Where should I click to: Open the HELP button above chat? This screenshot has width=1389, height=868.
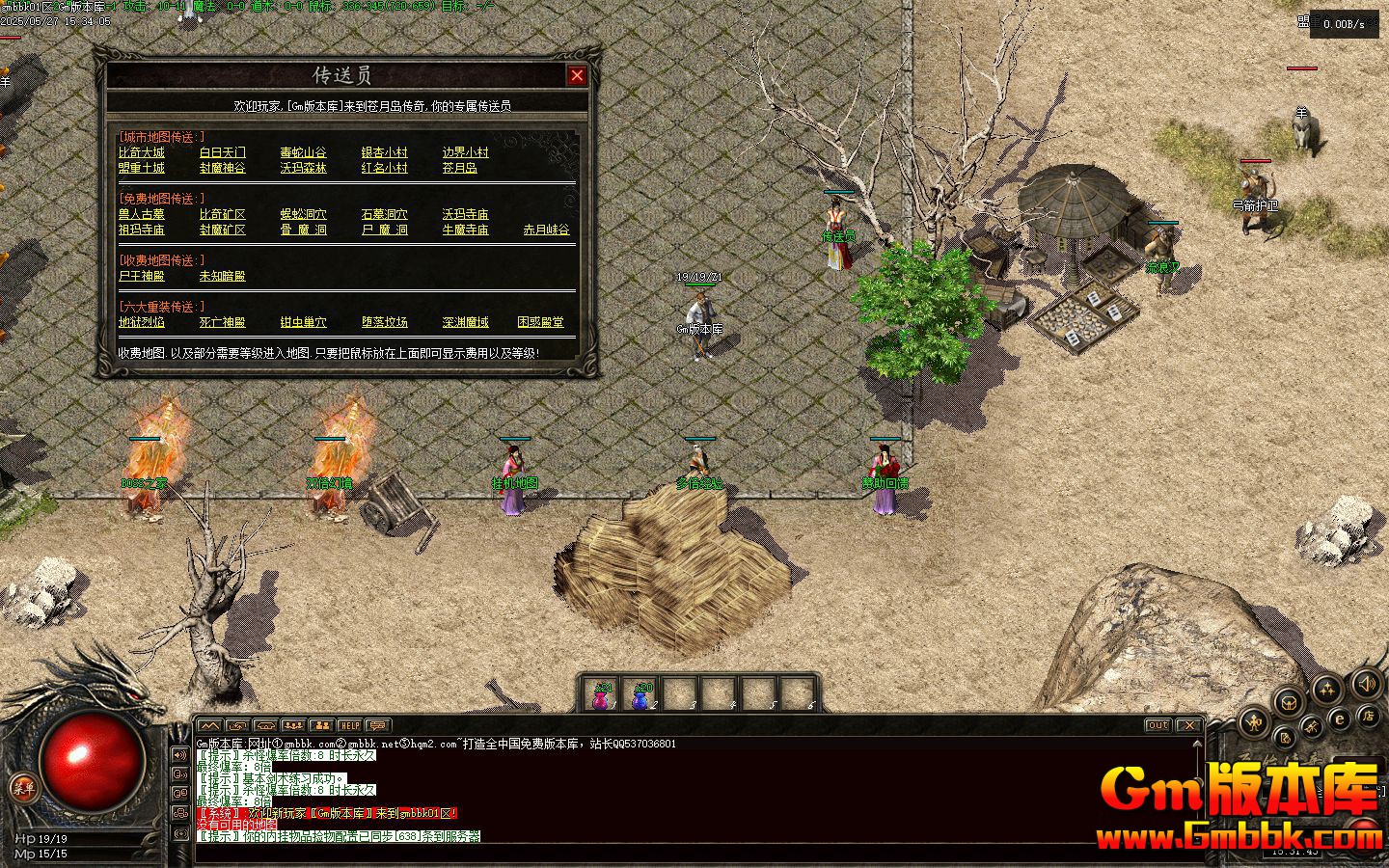click(x=349, y=725)
